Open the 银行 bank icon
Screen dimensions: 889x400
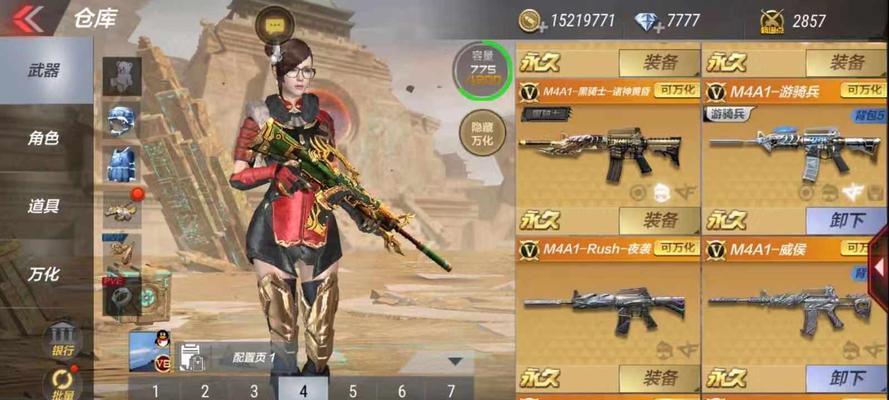point(62,337)
